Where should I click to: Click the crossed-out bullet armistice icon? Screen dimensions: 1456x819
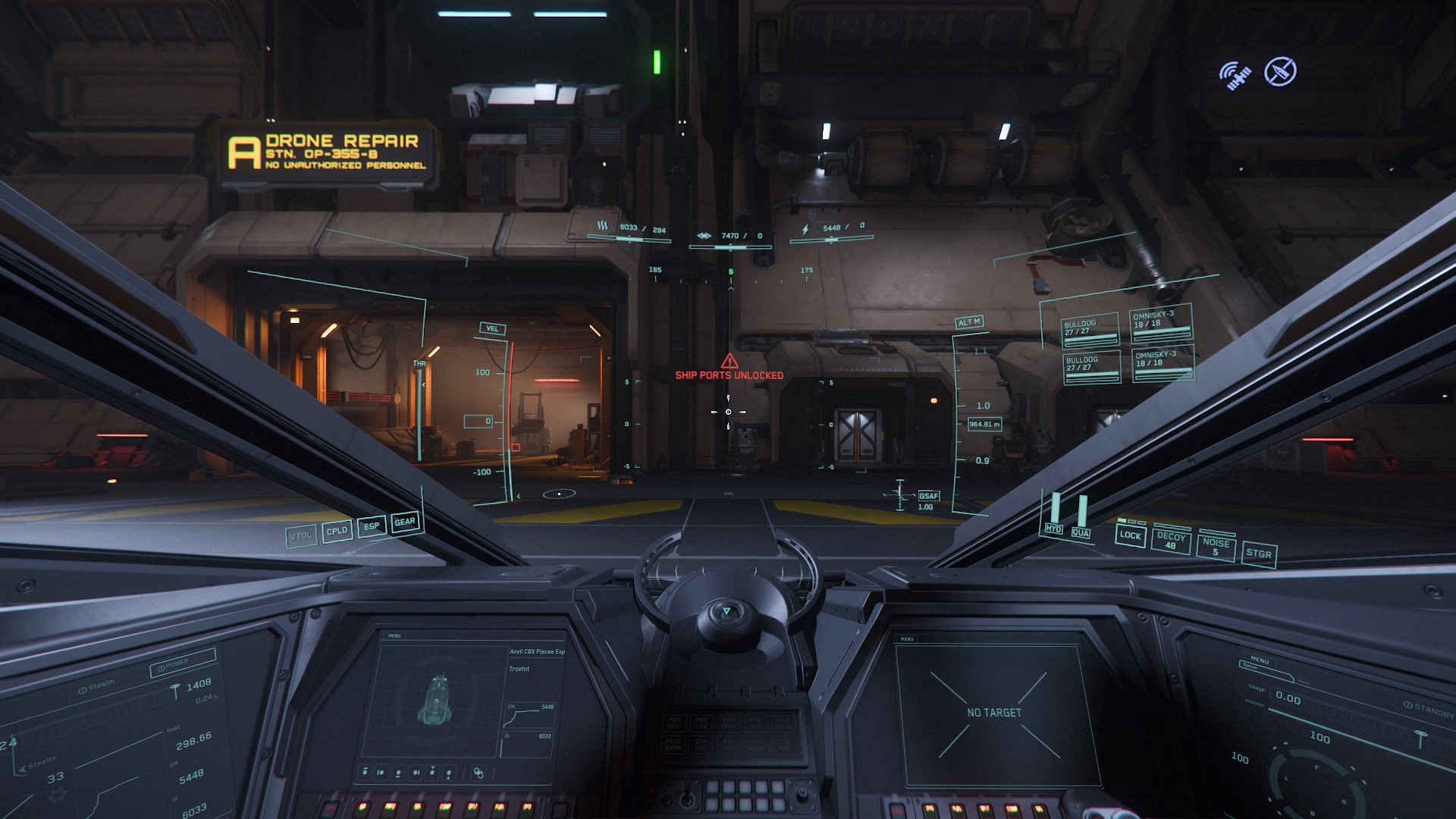1280,72
